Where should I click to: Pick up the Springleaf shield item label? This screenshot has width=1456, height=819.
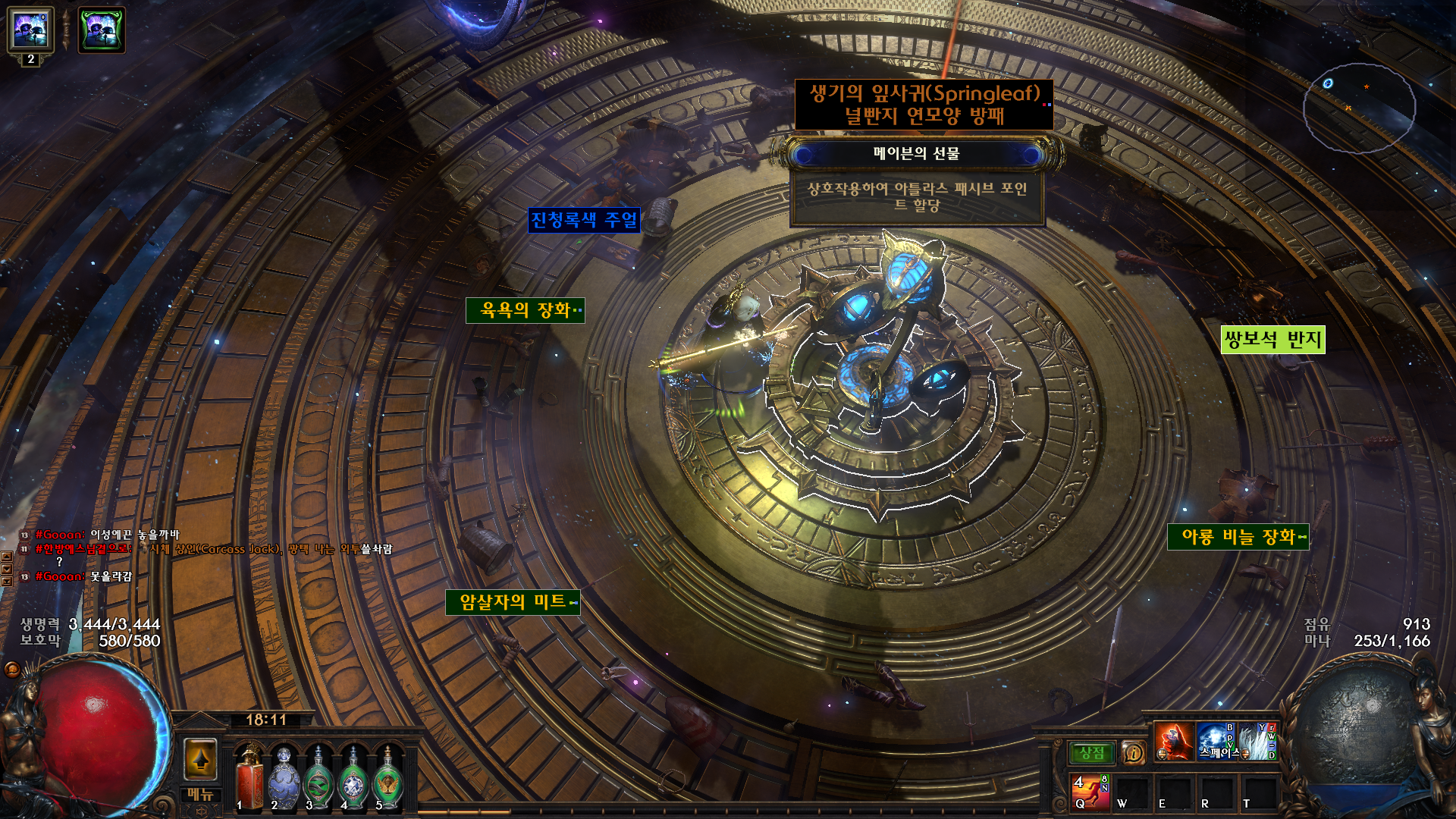coord(924,105)
